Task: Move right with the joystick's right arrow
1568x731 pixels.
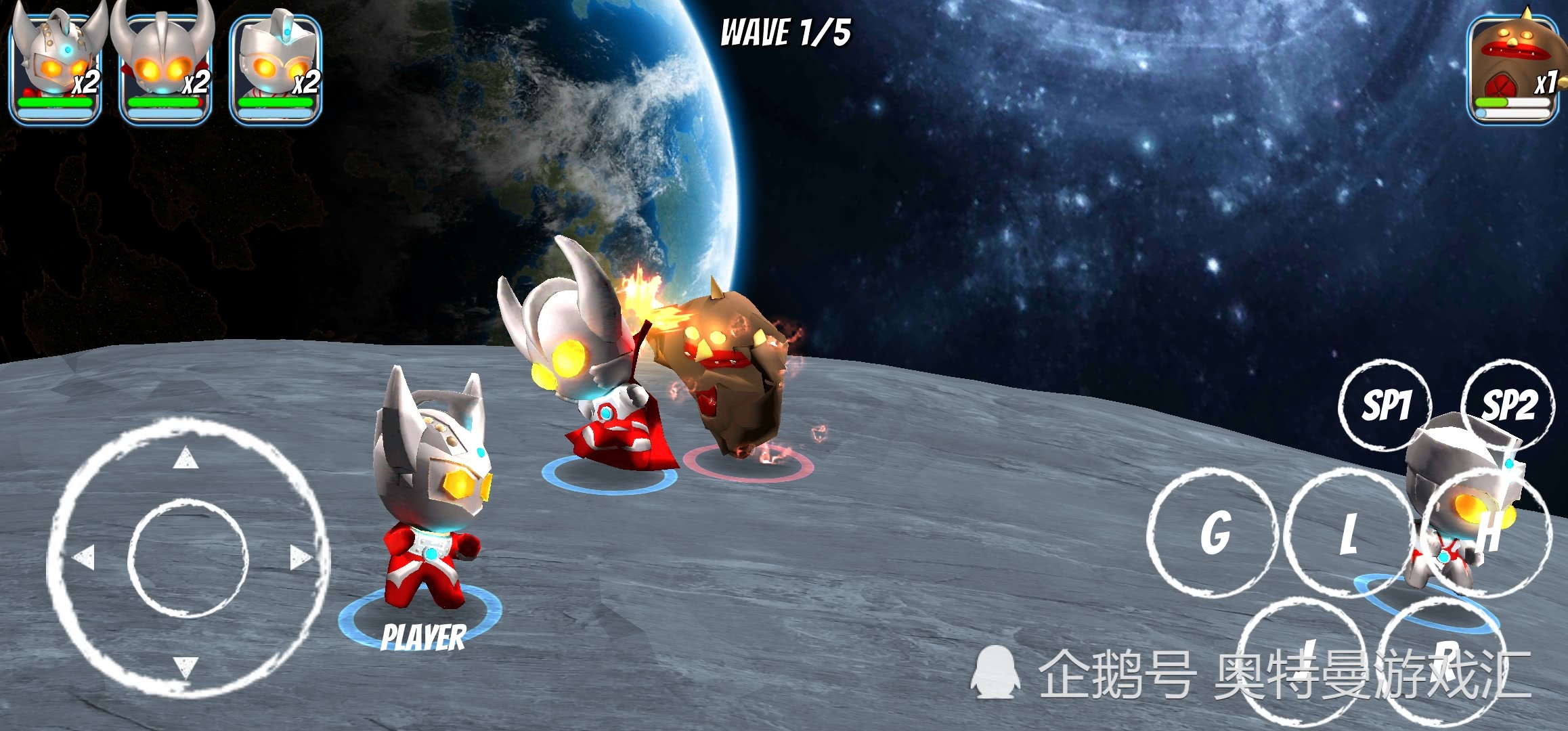Action: coord(300,558)
